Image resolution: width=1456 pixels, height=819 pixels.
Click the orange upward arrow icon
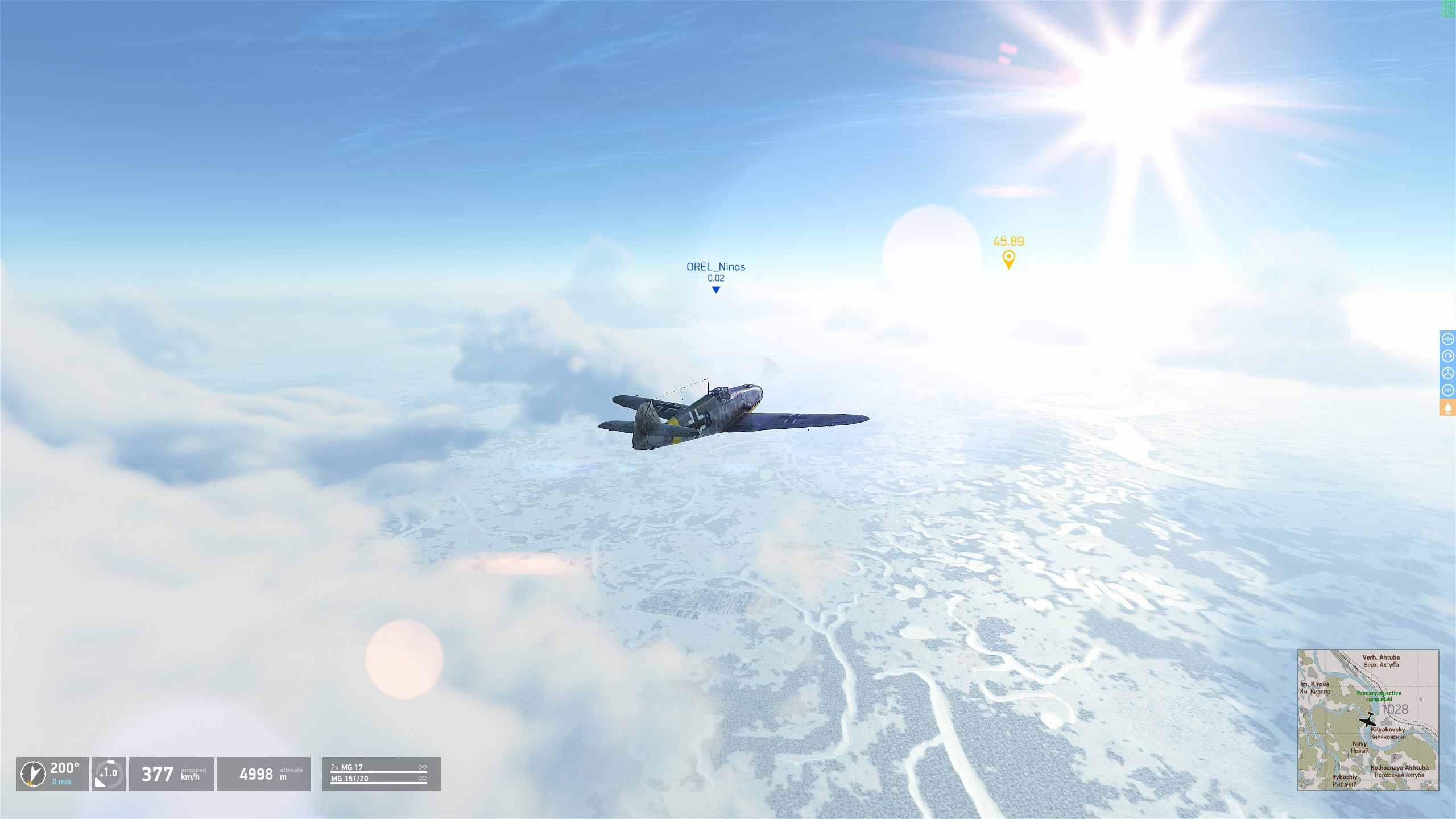1447,408
